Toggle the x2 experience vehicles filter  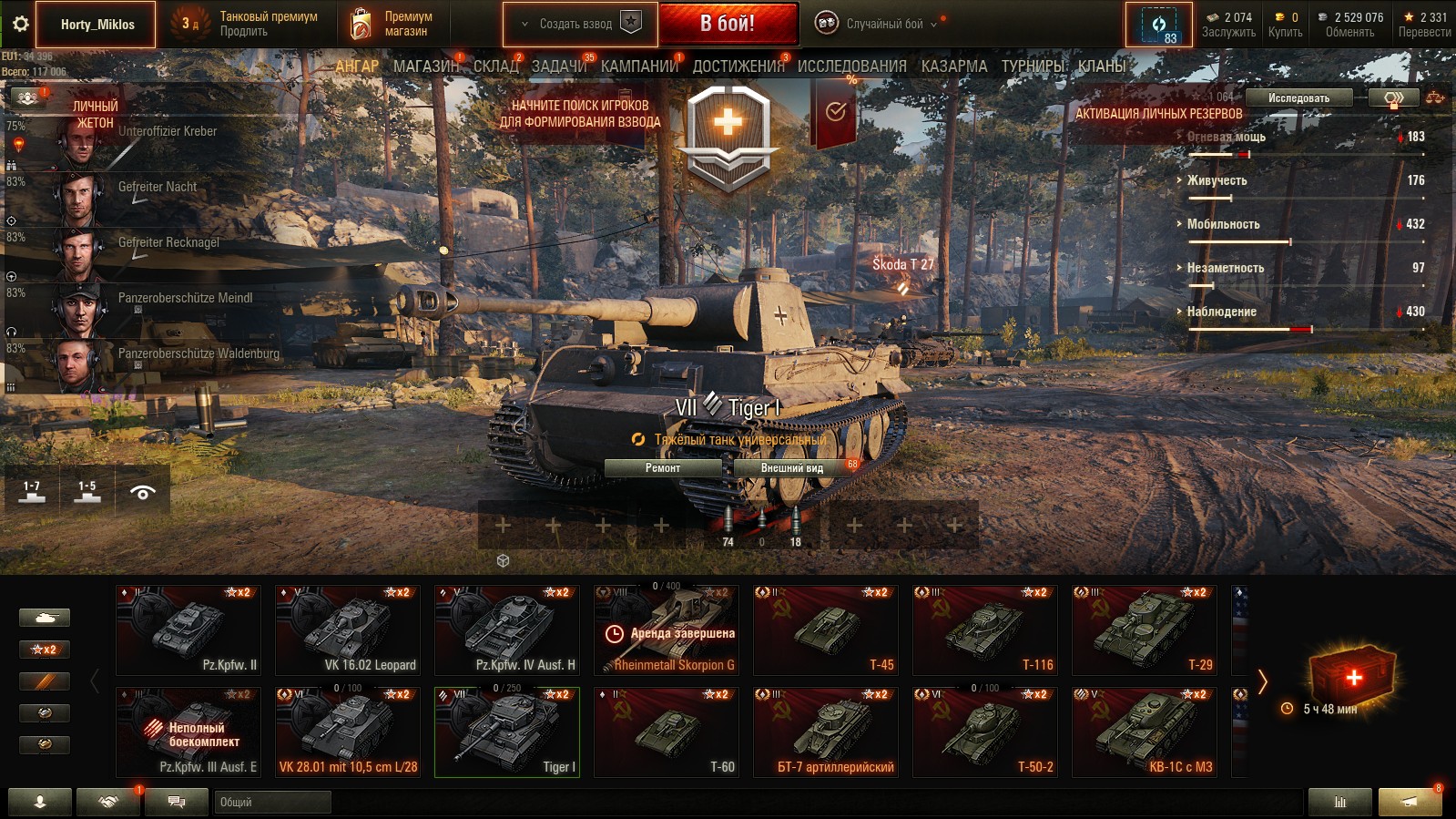coord(45,649)
